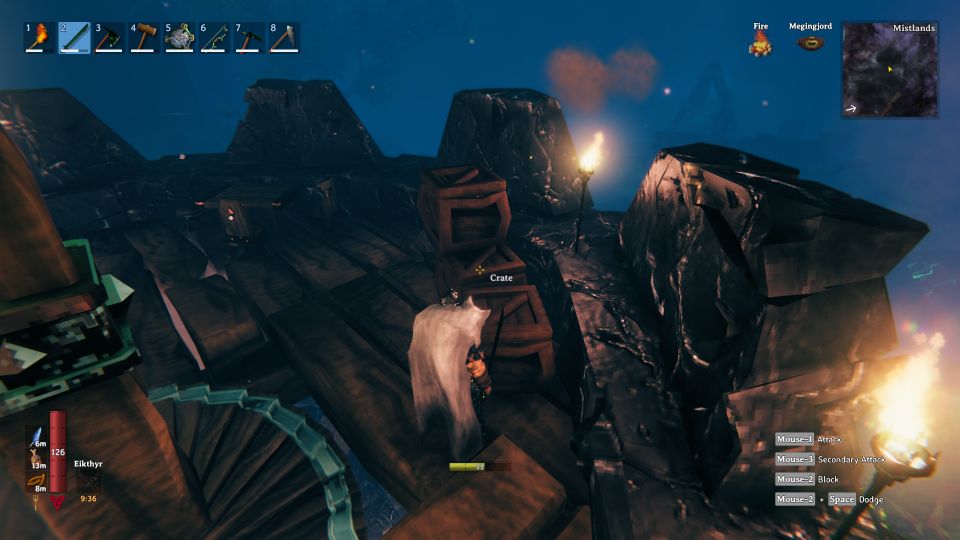Screen dimensions: 960x540
Task: Pick the pickaxe in hotbar slot 7
Action: tap(250, 38)
